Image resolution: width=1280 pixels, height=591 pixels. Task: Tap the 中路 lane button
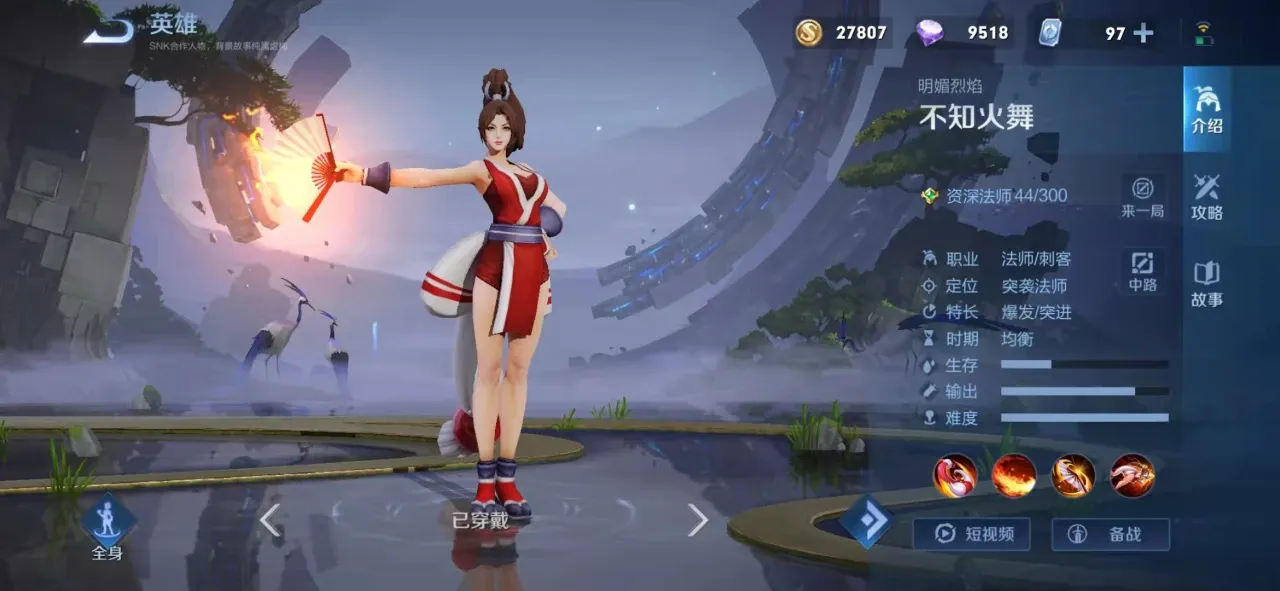(x=1142, y=269)
